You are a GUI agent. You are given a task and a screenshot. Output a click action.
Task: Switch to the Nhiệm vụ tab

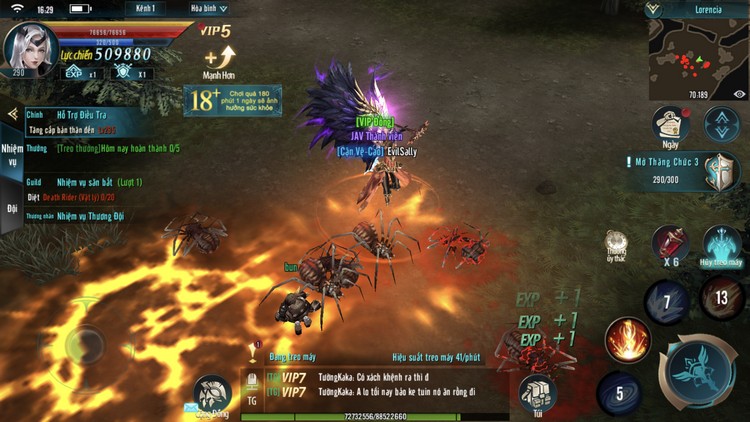pyautogui.click(x=11, y=154)
